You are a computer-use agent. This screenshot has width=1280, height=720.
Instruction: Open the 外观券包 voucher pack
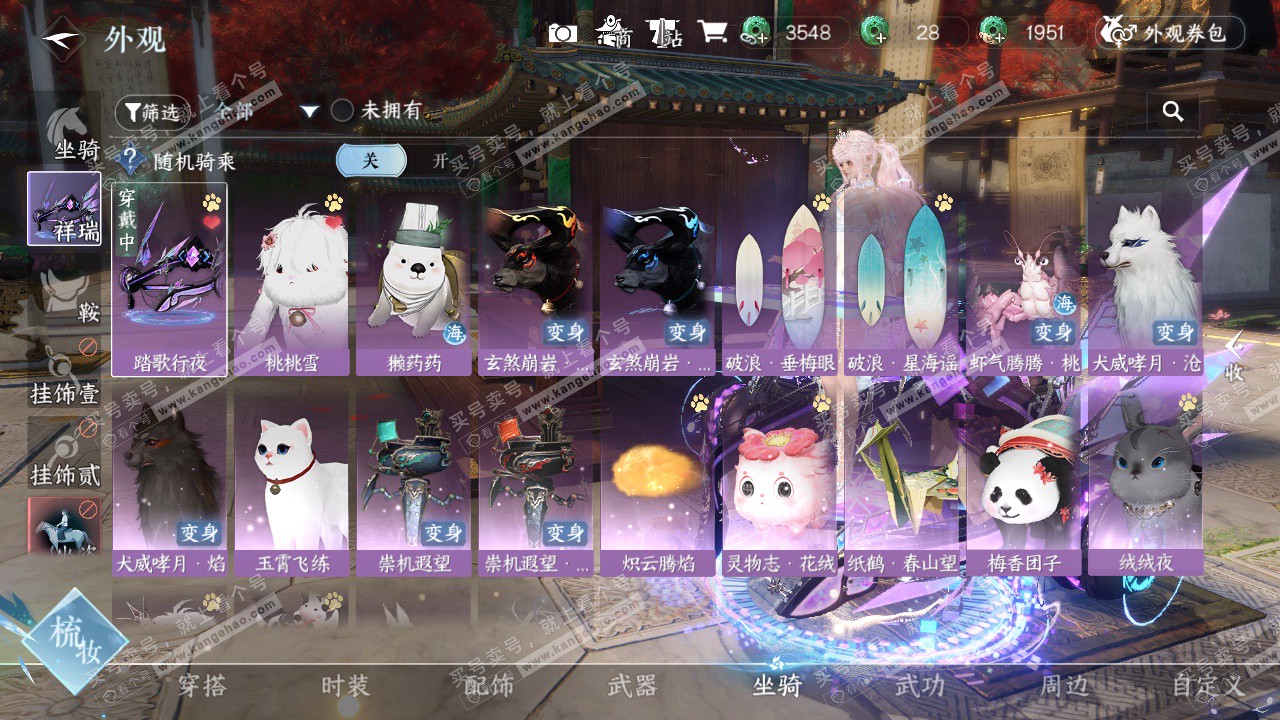pyautogui.click(x=1171, y=33)
